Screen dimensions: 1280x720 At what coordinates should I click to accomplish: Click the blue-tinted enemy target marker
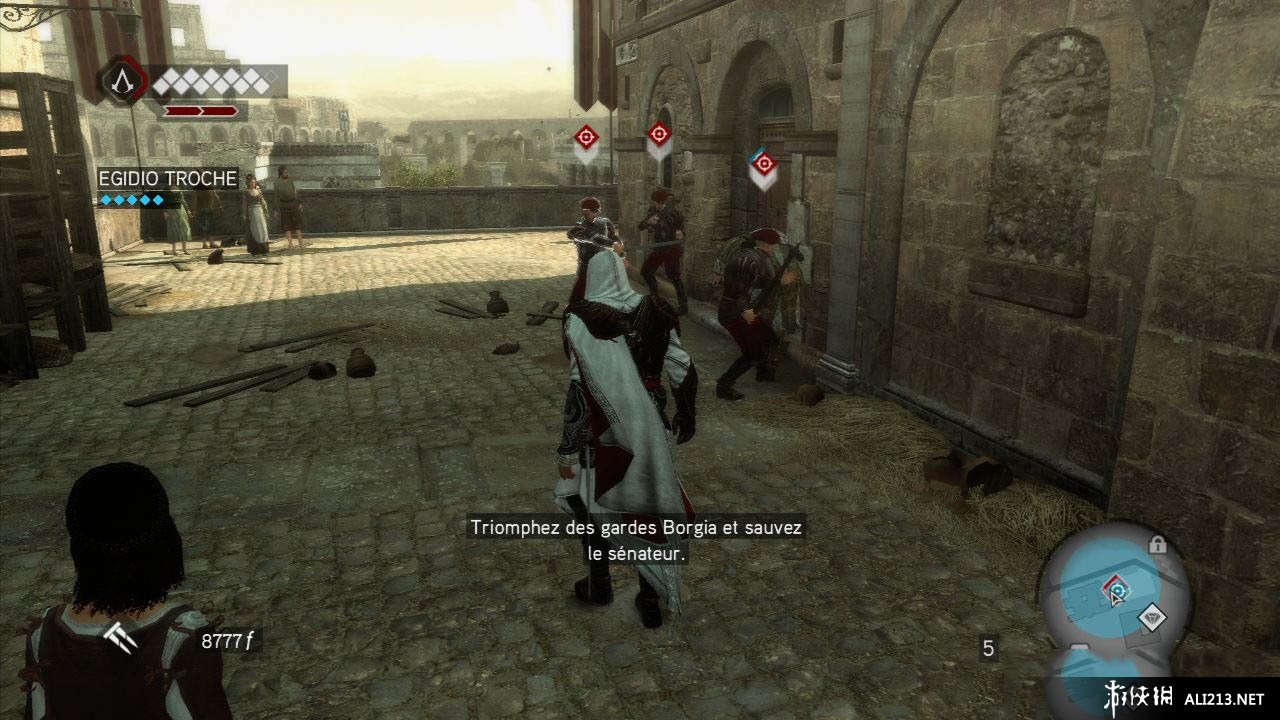pos(764,164)
